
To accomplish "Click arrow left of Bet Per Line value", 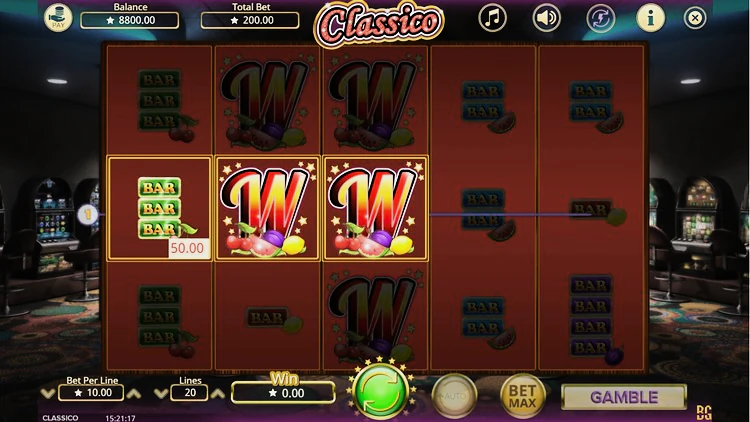I will (x=49, y=394).
